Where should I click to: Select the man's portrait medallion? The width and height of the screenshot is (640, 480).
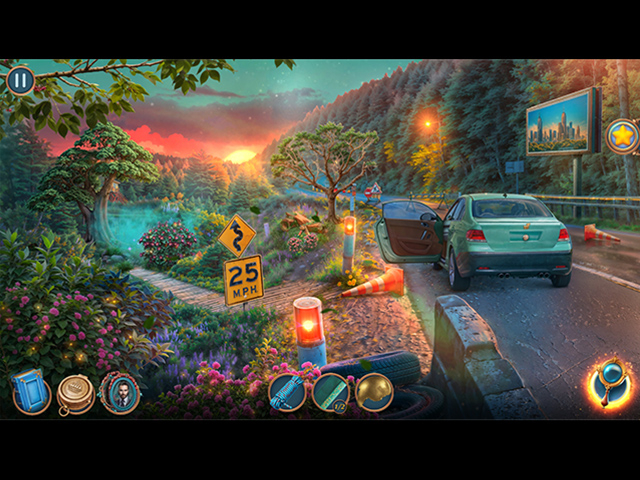click(x=120, y=392)
